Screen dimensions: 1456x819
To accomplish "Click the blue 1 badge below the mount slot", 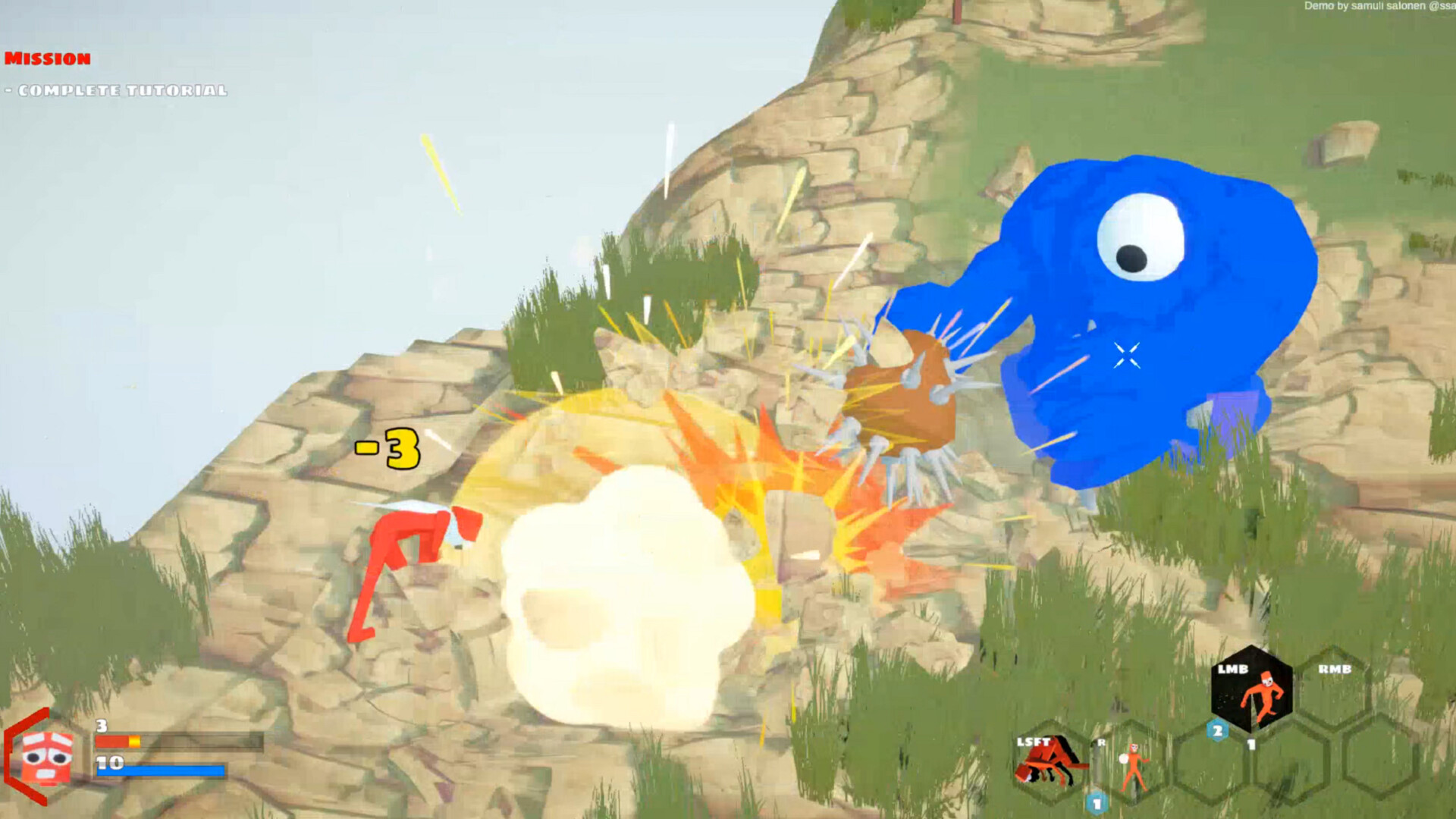I will 1096,802.
